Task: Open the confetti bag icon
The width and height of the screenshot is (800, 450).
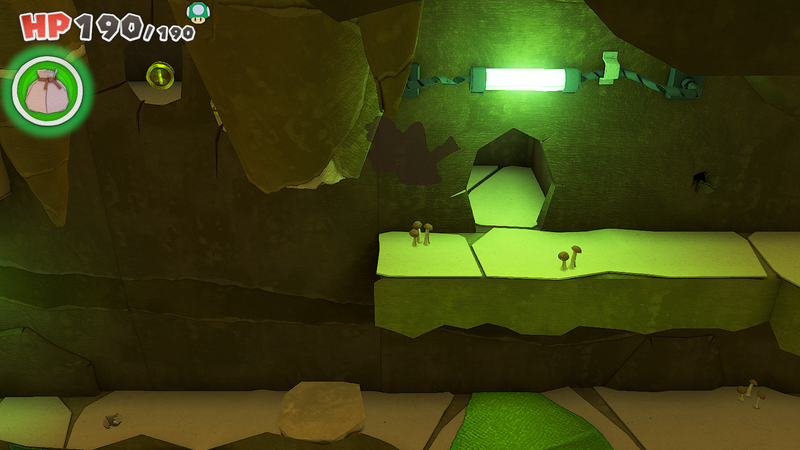Action: coord(46,91)
